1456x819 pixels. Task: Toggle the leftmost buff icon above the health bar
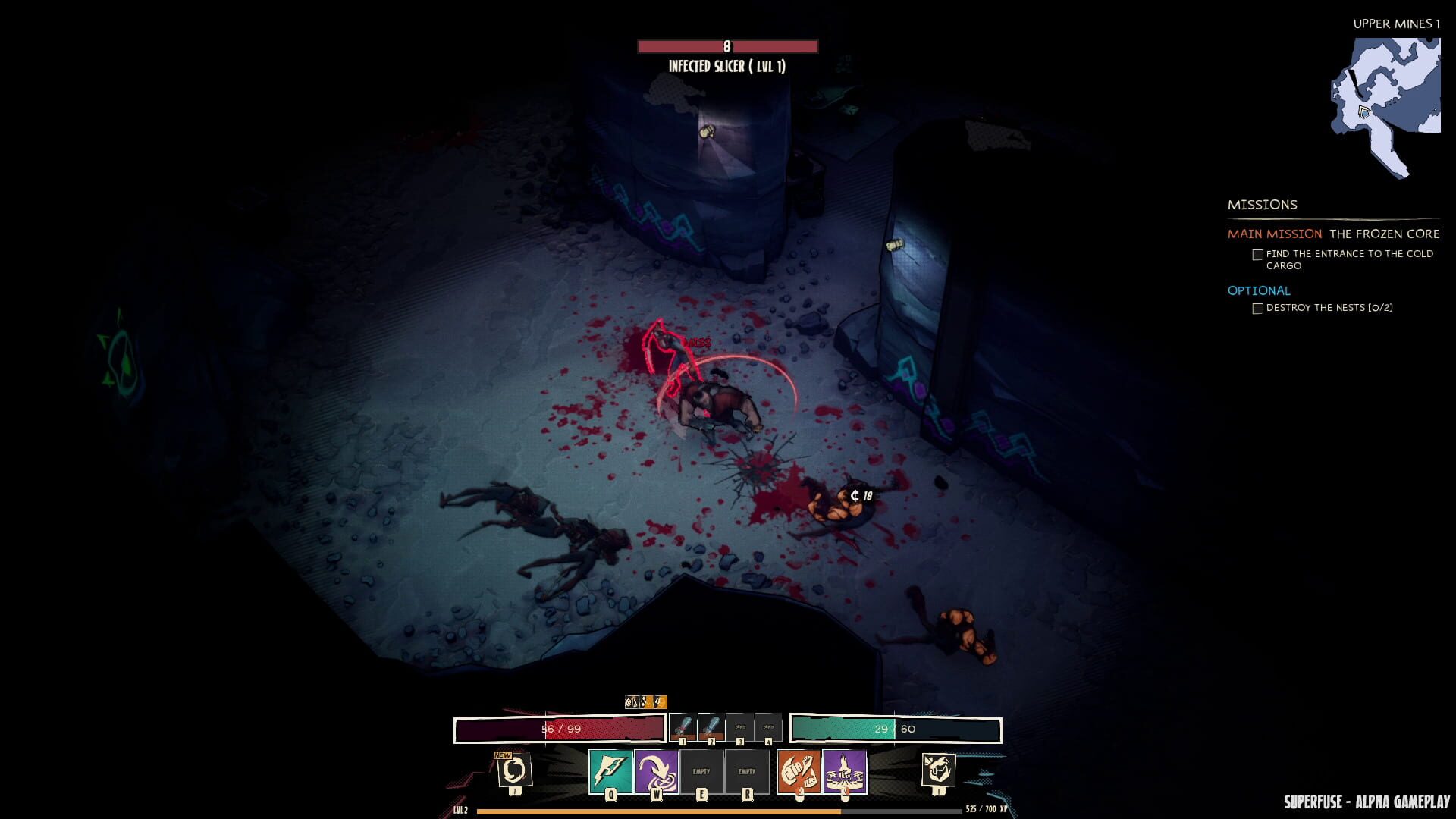[x=630, y=701]
